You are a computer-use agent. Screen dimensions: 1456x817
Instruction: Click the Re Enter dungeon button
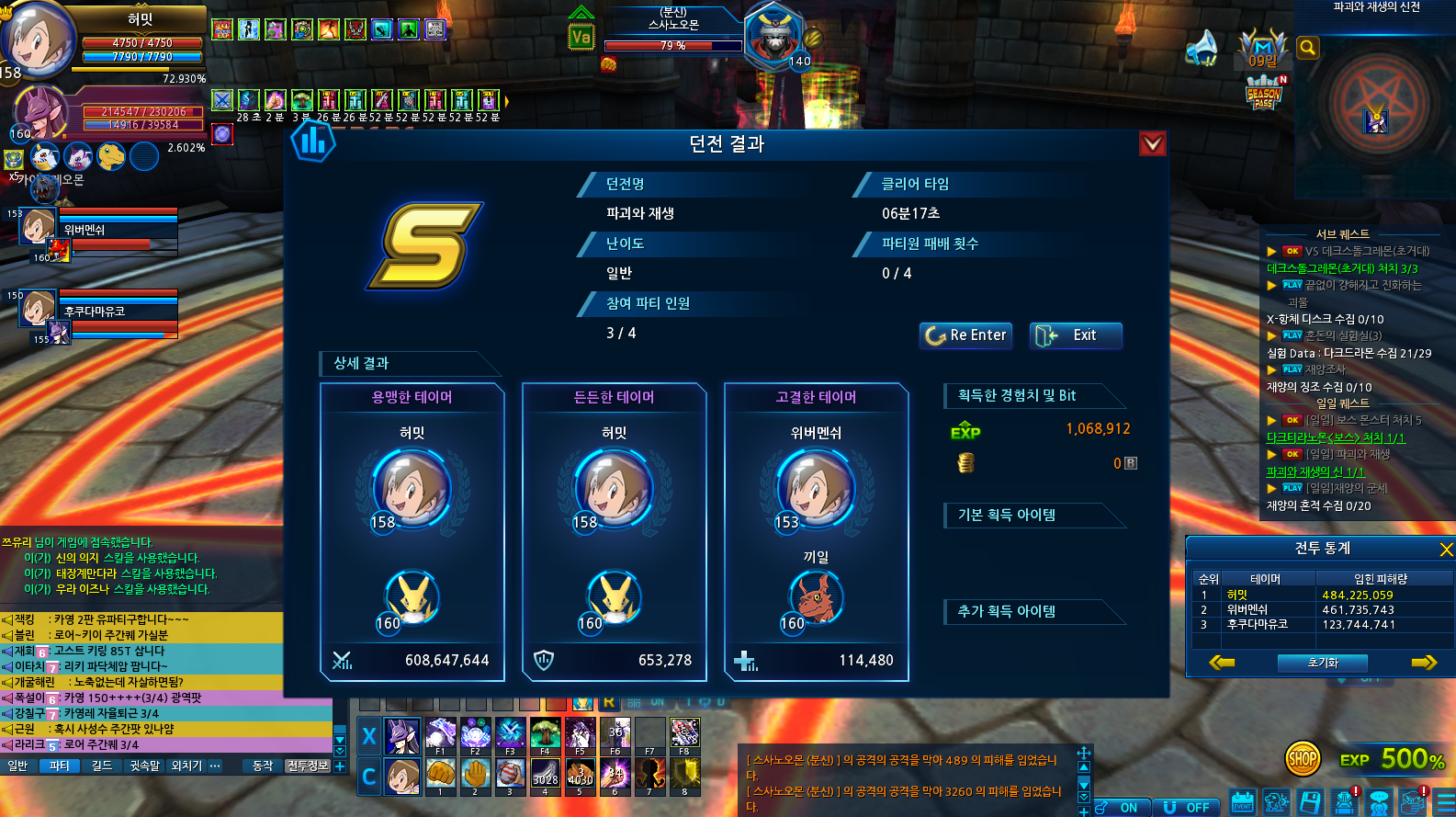click(965, 335)
